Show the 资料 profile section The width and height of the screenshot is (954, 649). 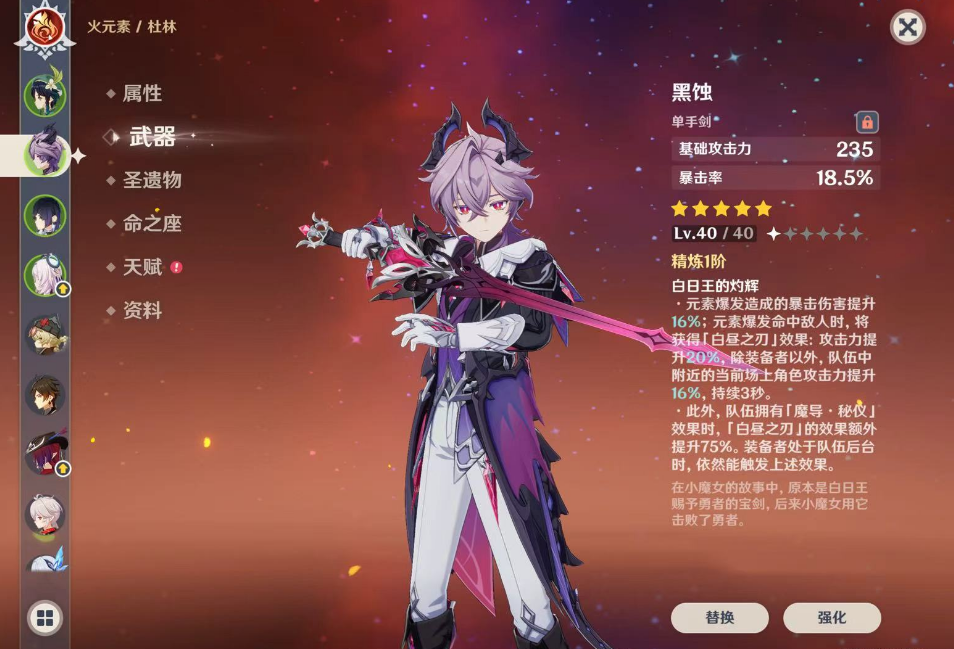[142, 311]
